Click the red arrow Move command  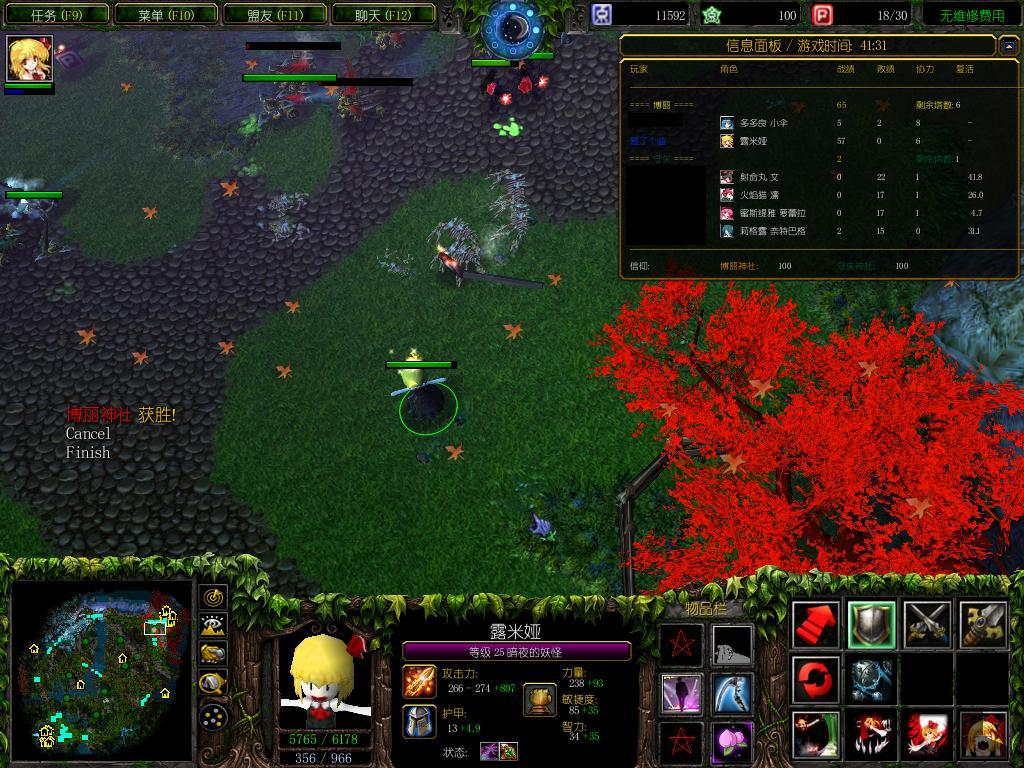816,625
